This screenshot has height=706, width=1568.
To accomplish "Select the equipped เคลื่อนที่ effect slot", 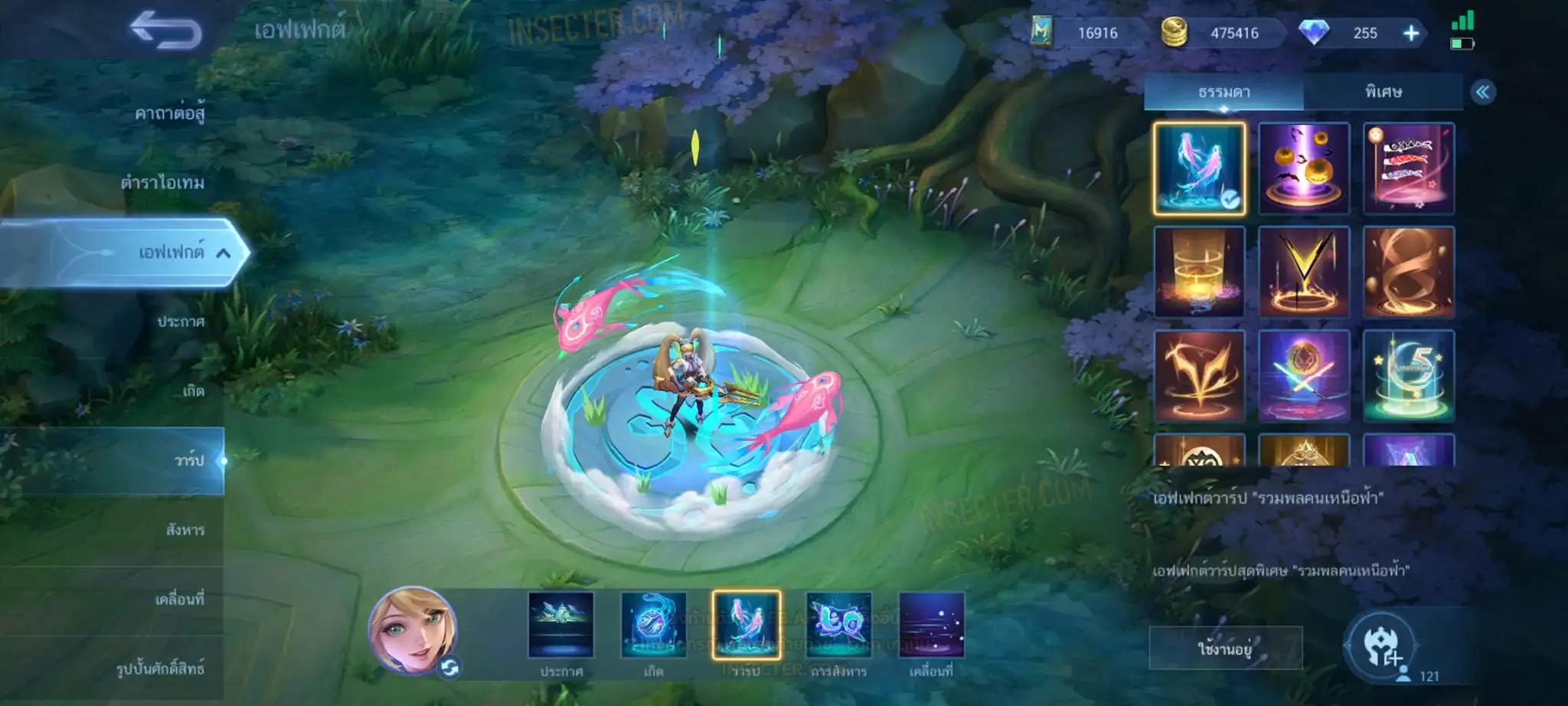I will click(931, 626).
